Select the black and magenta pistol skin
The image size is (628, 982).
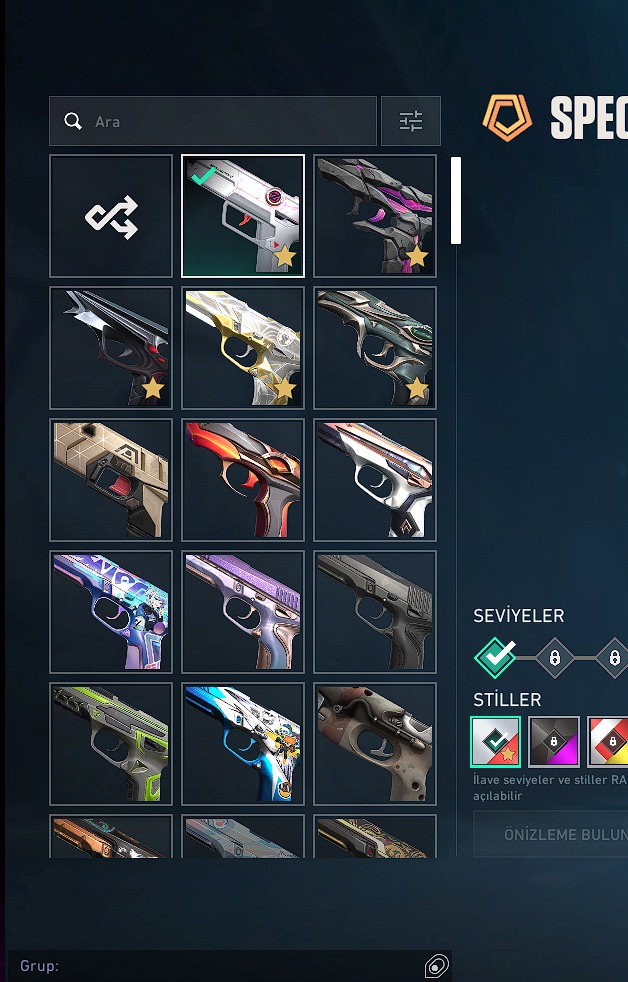point(375,216)
